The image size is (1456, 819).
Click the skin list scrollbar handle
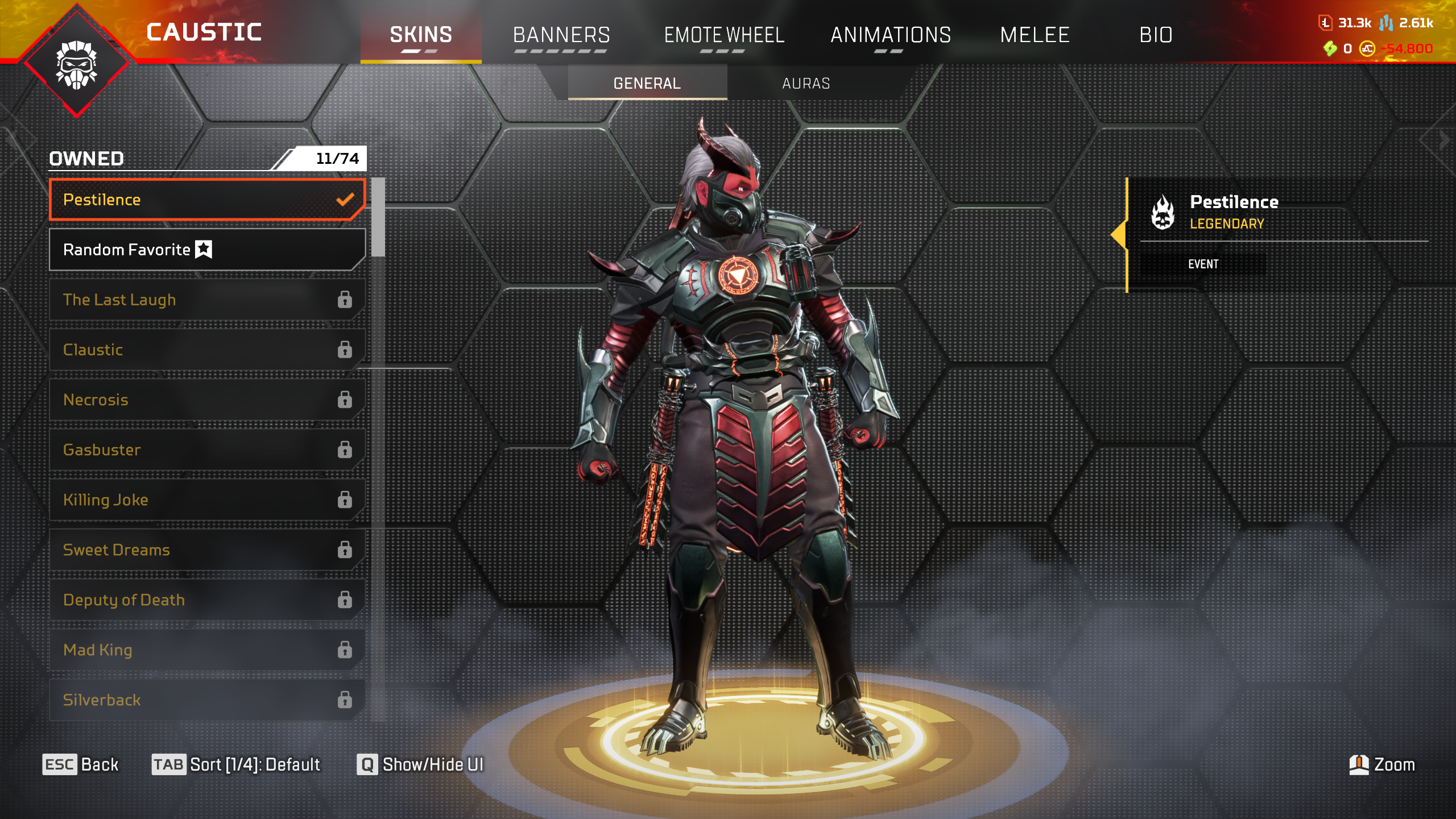[x=378, y=217]
